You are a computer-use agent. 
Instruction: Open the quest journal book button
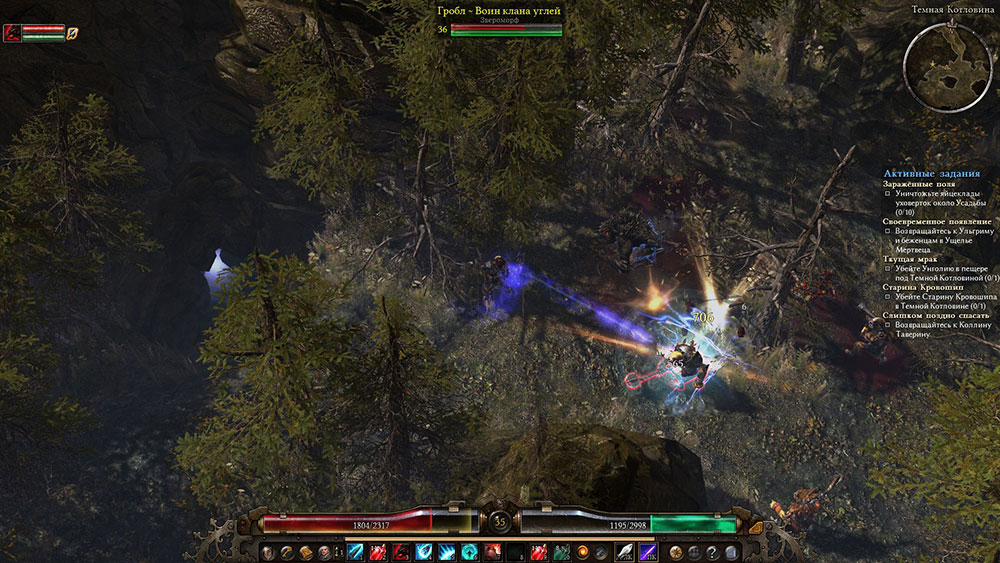click(306, 552)
